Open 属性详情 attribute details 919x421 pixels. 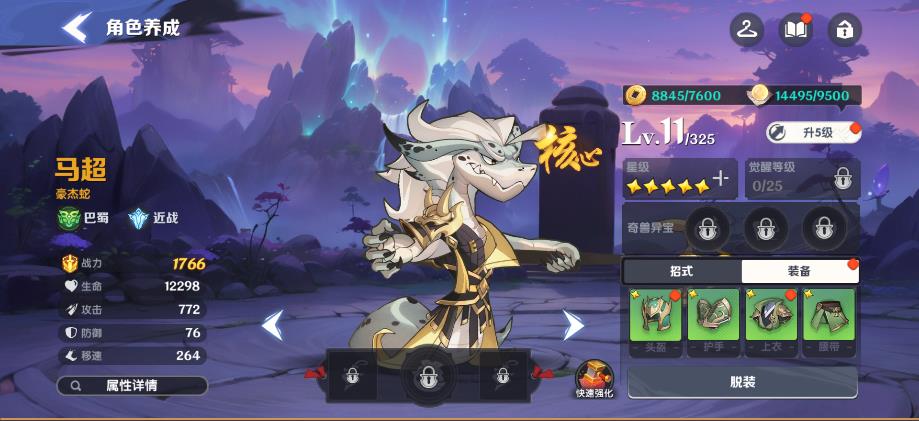click(x=132, y=385)
